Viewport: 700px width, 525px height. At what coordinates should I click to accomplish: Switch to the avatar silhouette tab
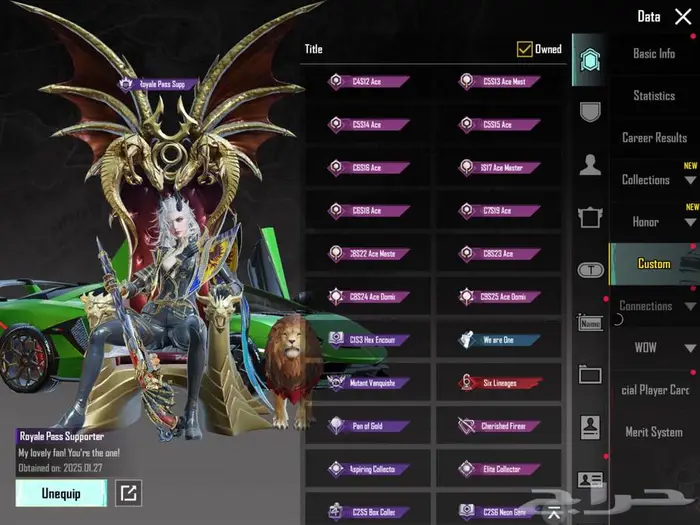point(590,165)
